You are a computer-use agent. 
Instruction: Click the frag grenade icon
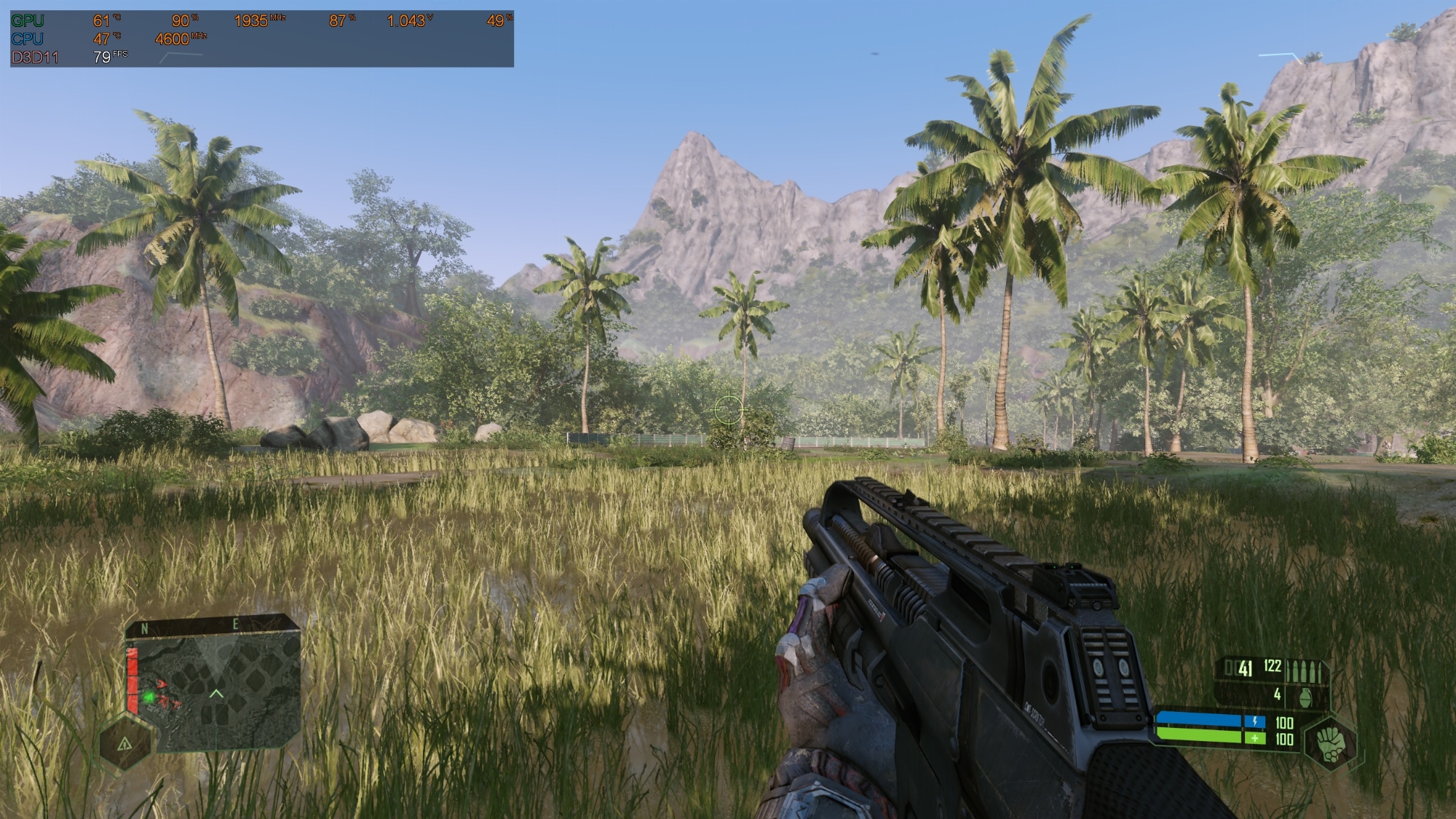[x=1305, y=697]
